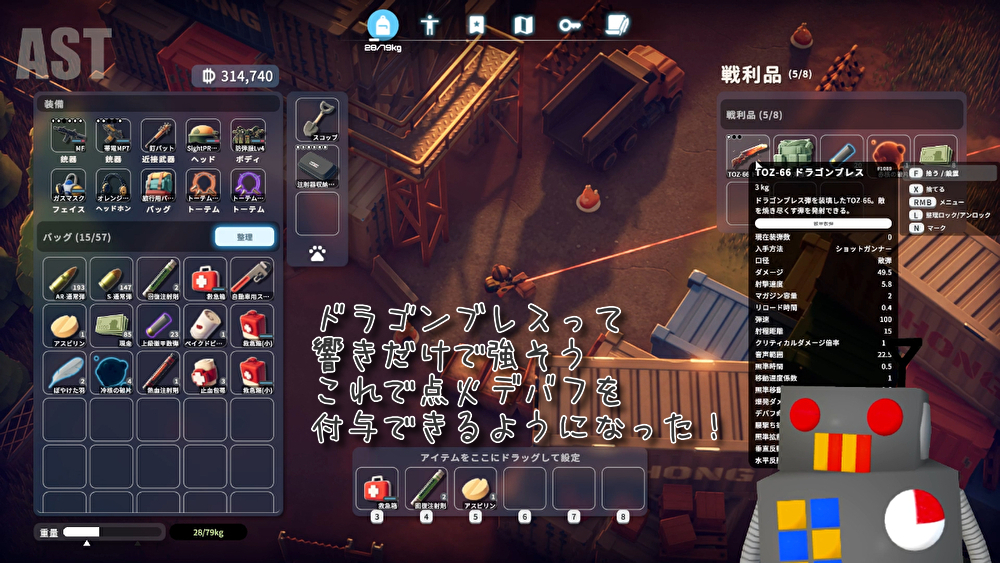Click the 整理 sort button
1000x563 pixels.
[244, 237]
